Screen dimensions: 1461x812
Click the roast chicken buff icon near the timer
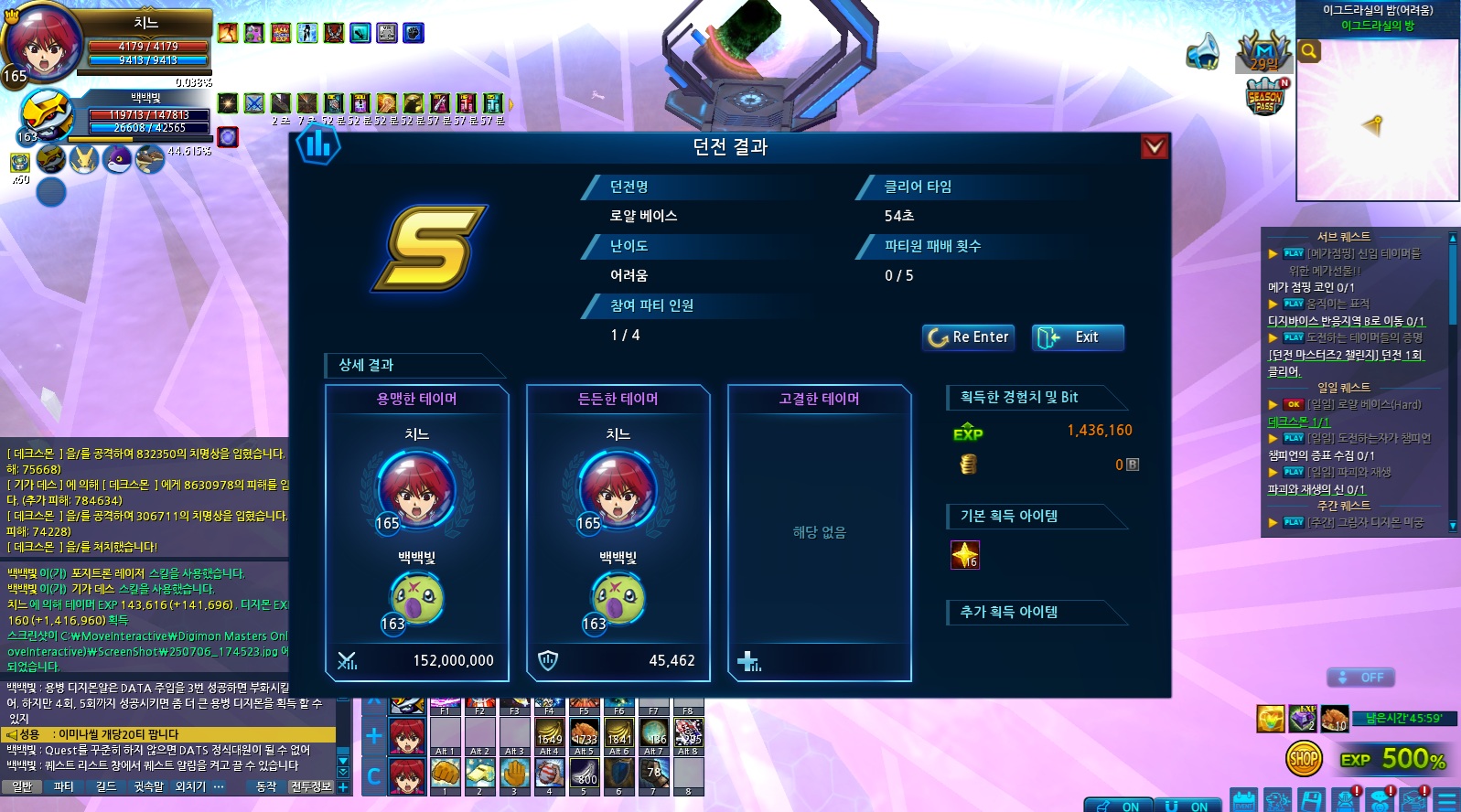[x=1334, y=719]
